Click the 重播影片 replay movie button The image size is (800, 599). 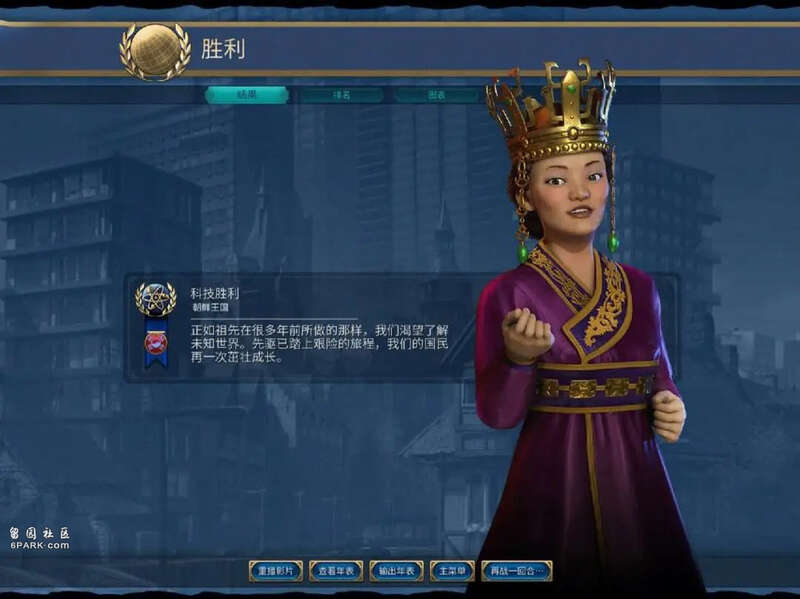click(275, 571)
